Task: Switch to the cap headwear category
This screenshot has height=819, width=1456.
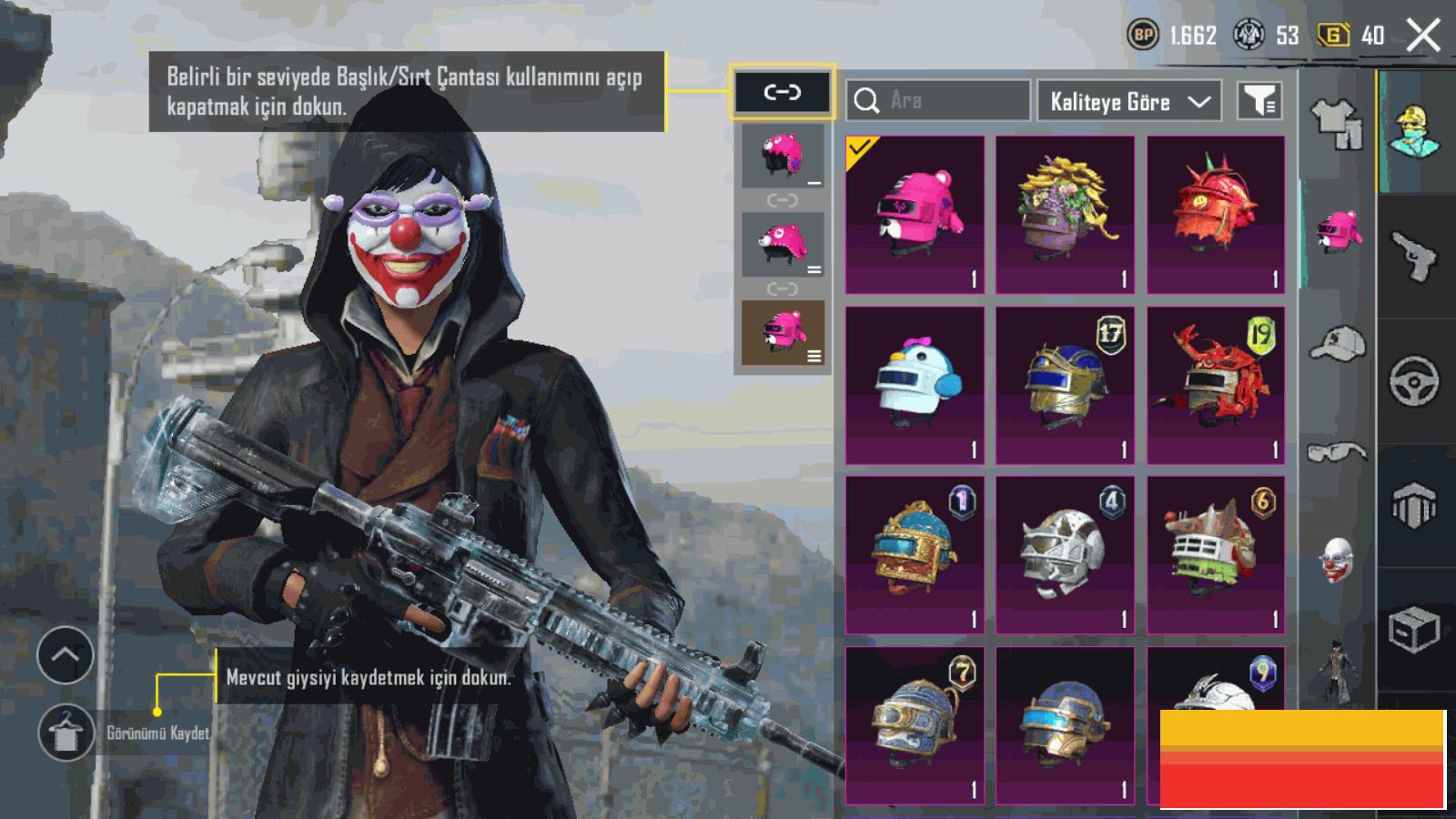Action: pos(1337,344)
